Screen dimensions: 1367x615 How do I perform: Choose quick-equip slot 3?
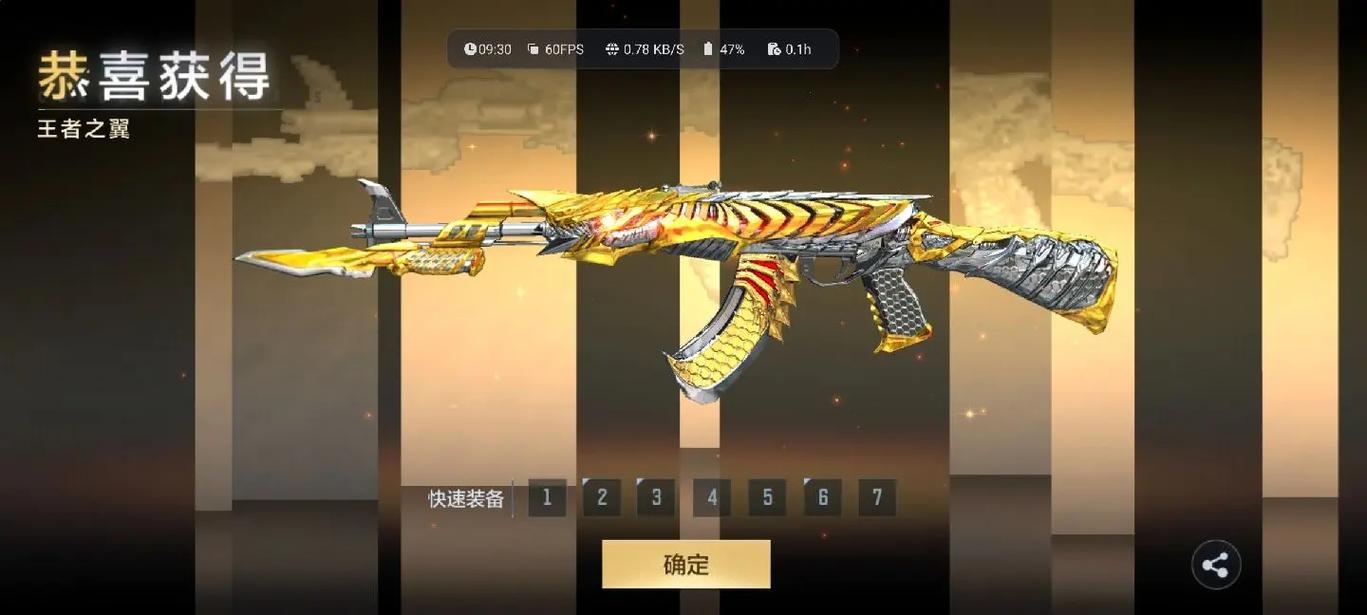(x=657, y=497)
